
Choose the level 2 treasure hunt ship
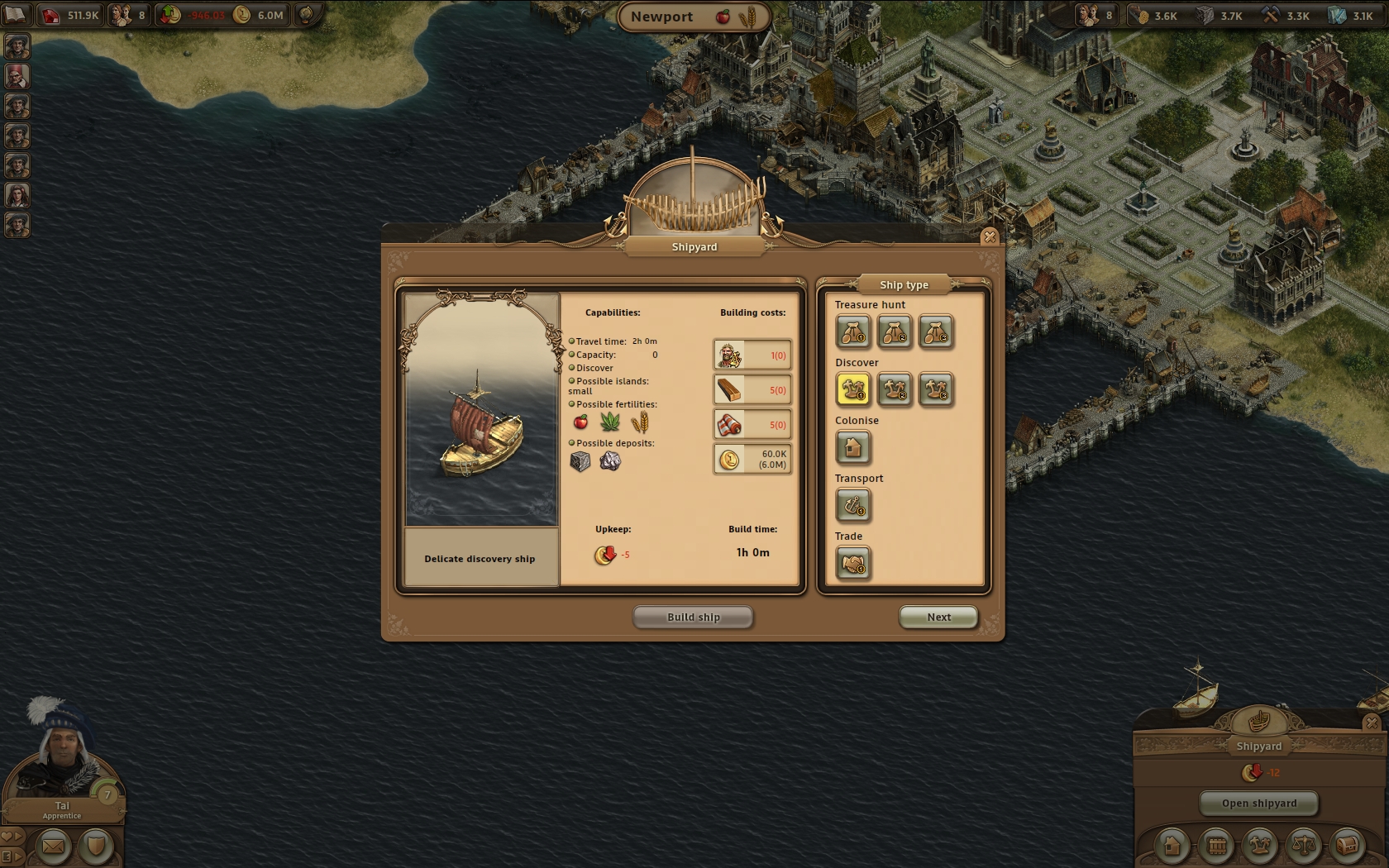point(895,331)
